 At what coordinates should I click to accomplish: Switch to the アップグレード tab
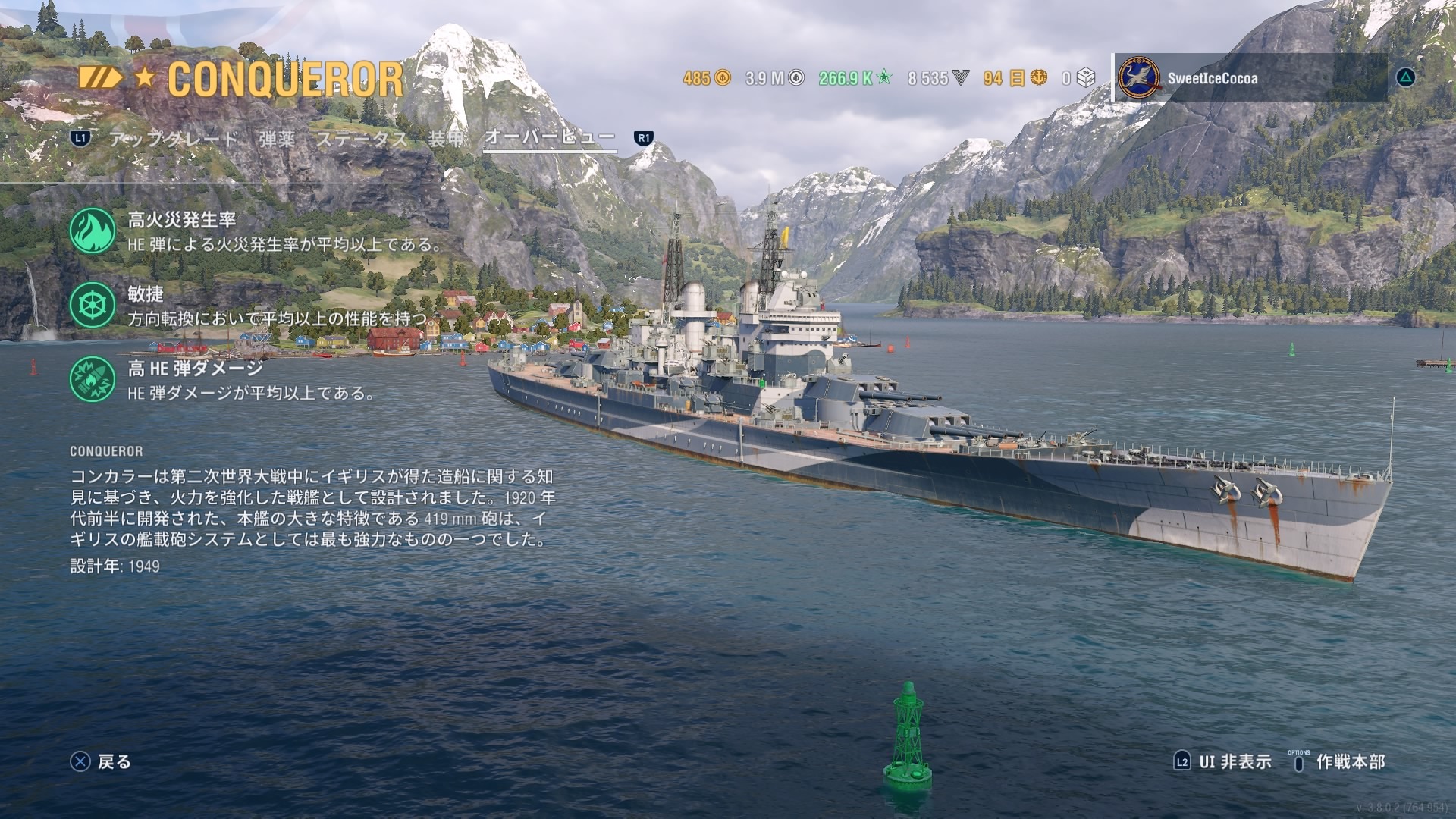(x=174, y=139)
